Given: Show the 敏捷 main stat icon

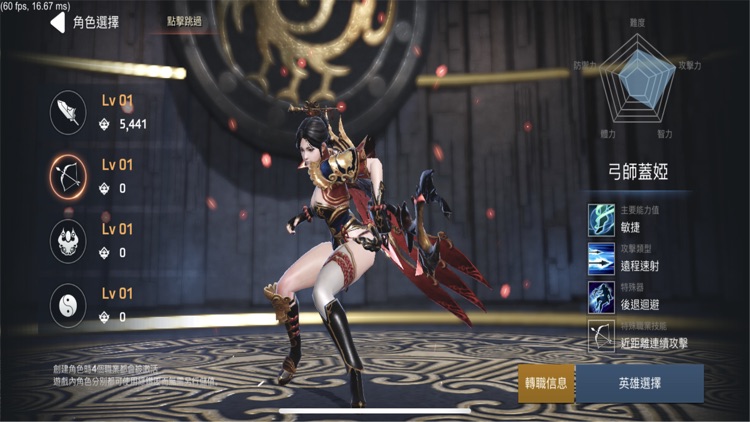Looking at the screenshot, I should click(602, 220).
